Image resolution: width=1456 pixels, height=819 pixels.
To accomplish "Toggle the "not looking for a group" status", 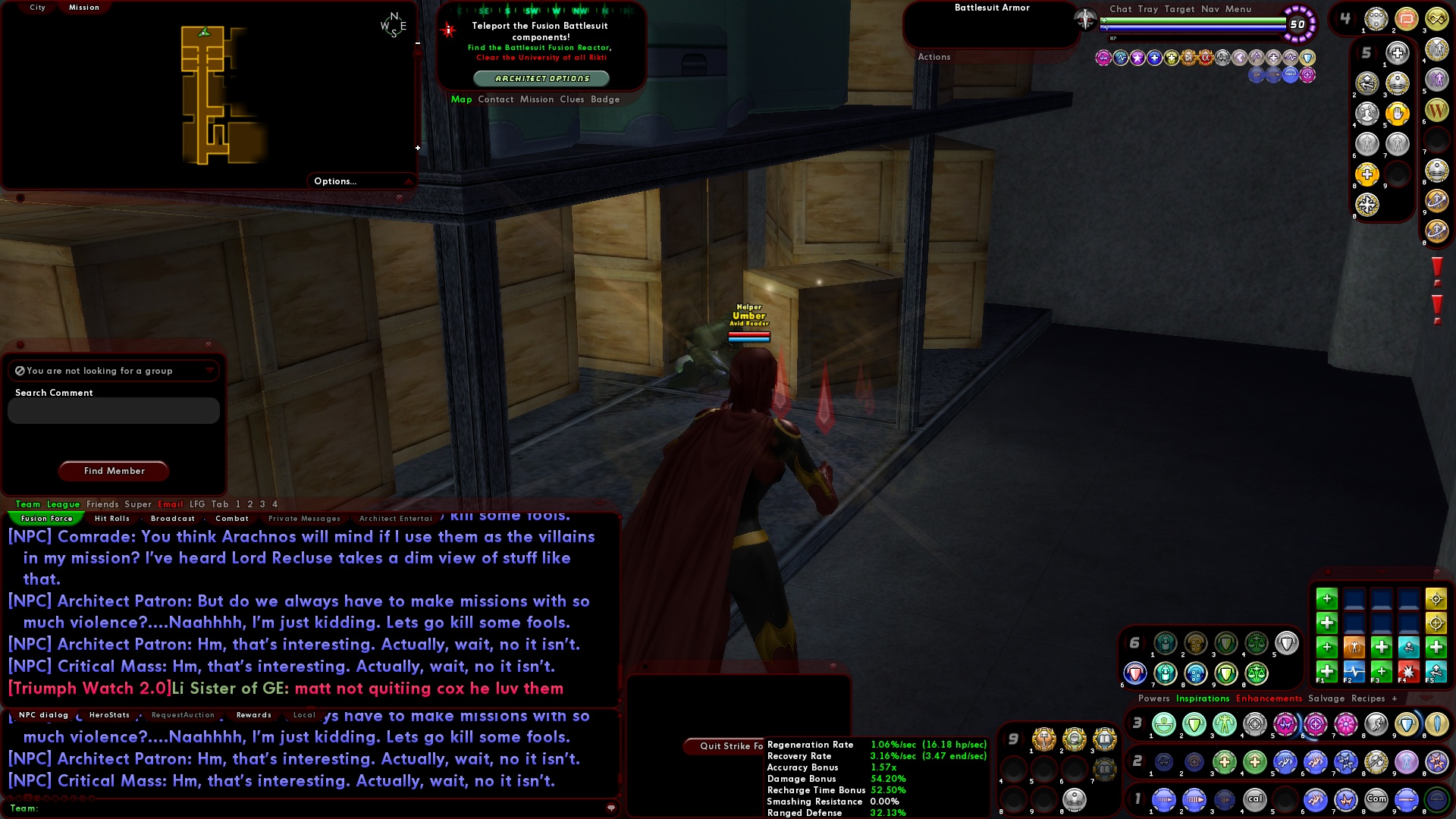I will point(19,370).
